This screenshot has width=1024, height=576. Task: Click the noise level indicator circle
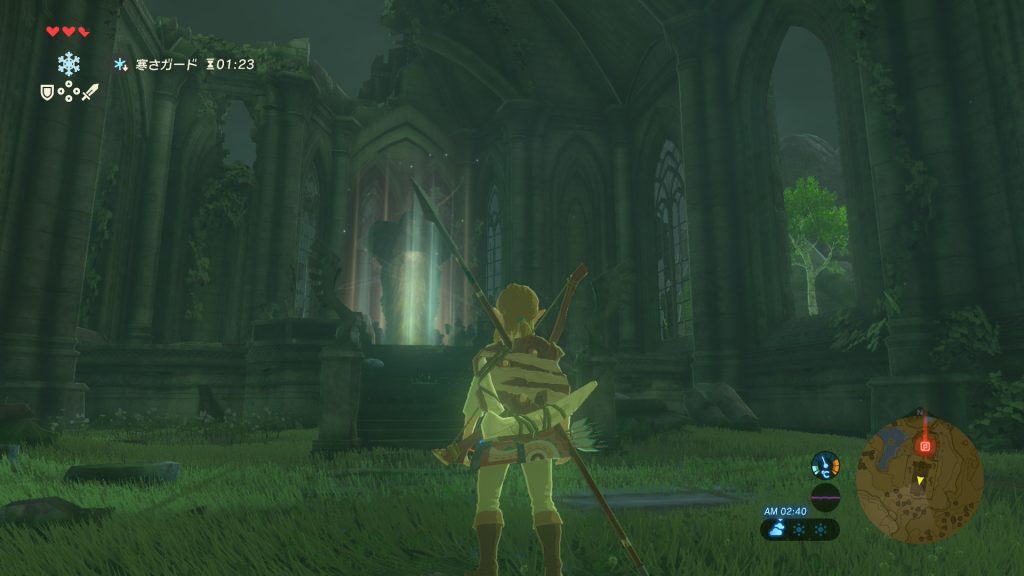pyautogui.click(x=825, y=496)
